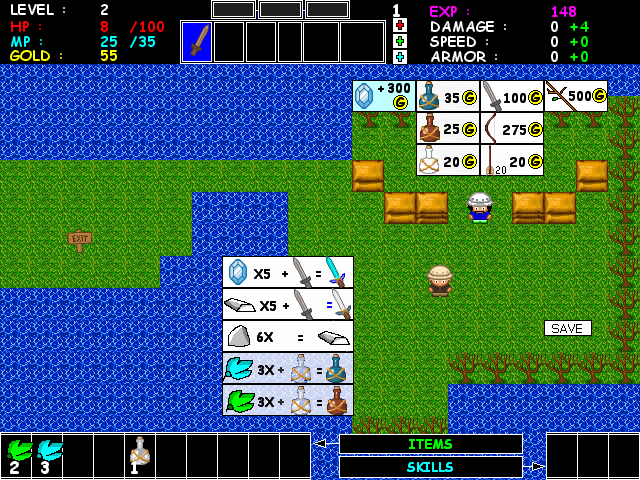This screenshot has width=640, height=480.
Task: Click the red plus stat upgrade icon
Action: [400, 25]
